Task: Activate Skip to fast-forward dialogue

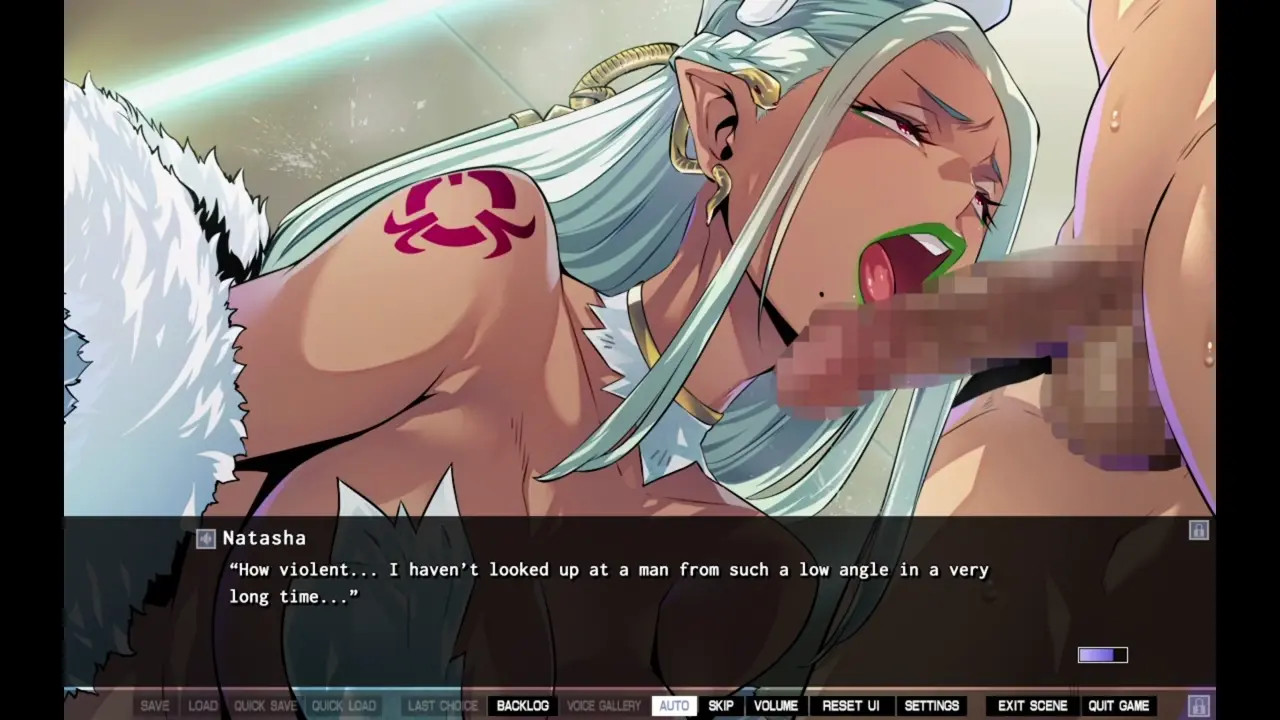Action: [721, 706]
